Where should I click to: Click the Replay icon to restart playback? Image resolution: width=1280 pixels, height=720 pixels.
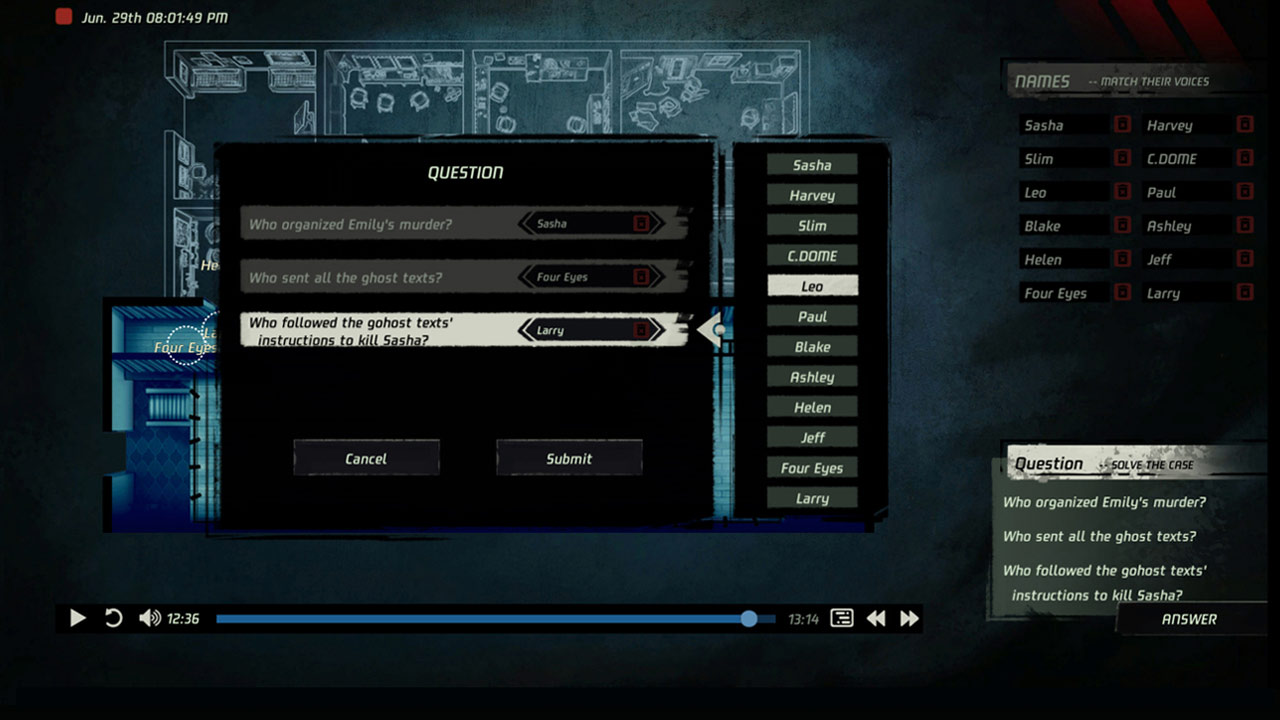click(x=113, y=618)
